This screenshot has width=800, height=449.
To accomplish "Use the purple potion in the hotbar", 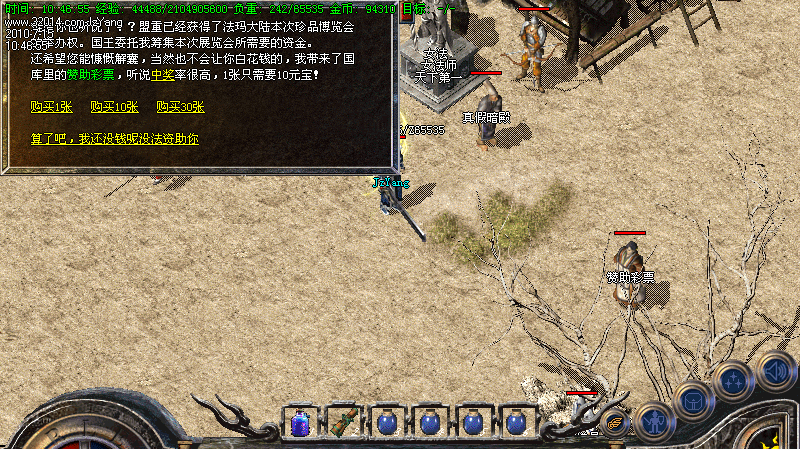I will point(299,423).
